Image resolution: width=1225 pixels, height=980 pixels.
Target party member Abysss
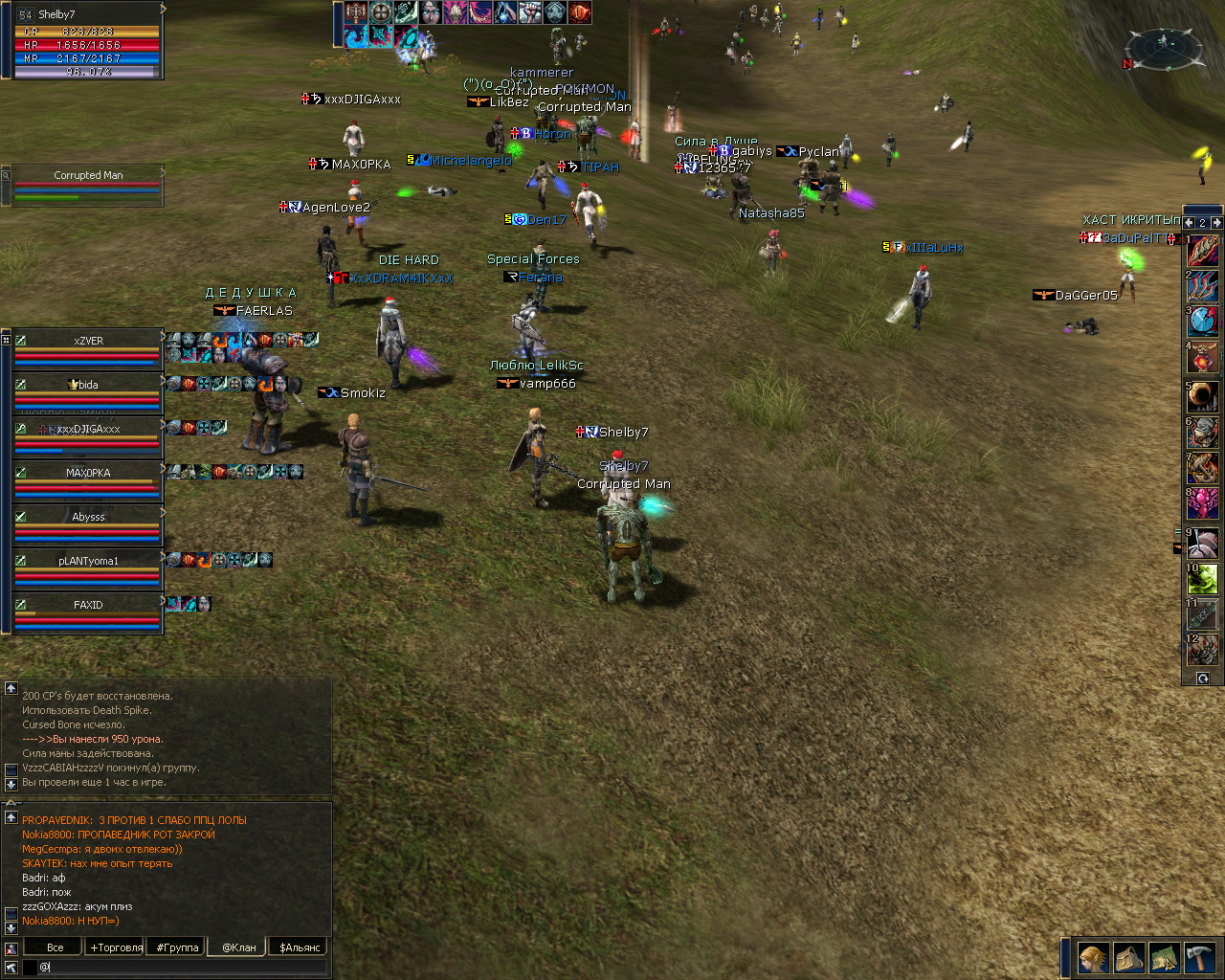(88, 517)
